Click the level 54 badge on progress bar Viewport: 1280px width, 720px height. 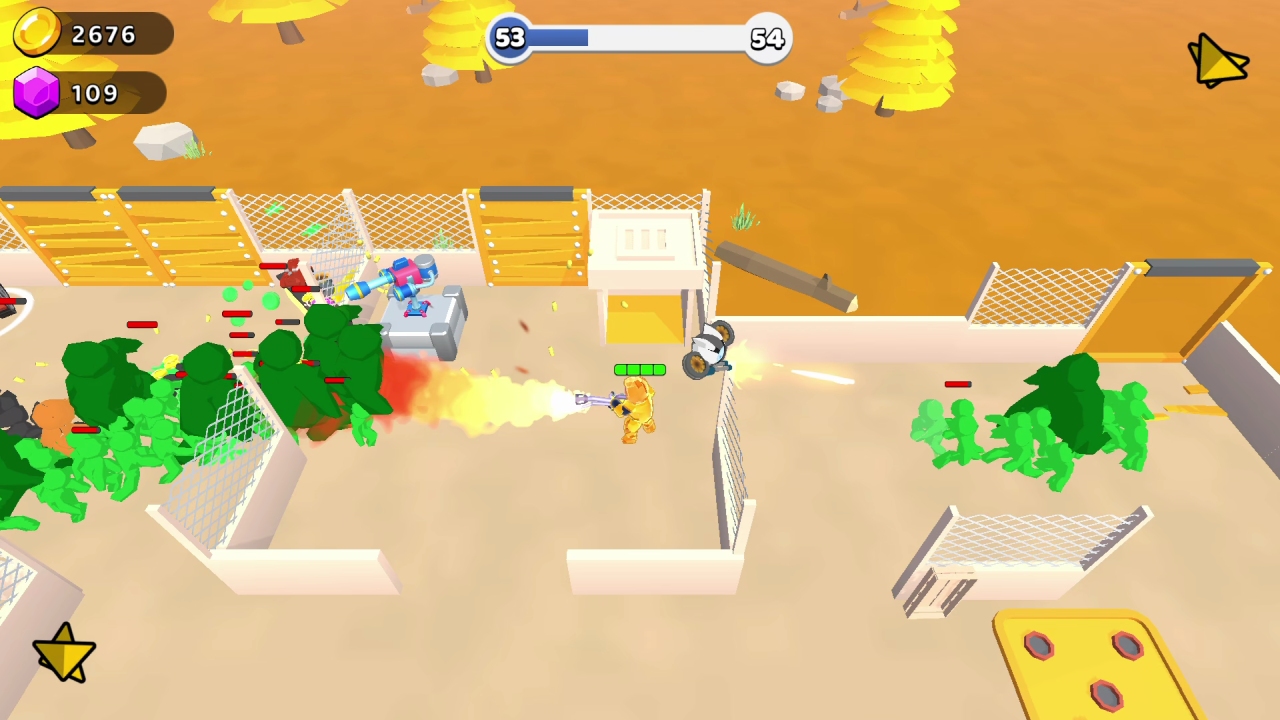click(x=766, y=39)
